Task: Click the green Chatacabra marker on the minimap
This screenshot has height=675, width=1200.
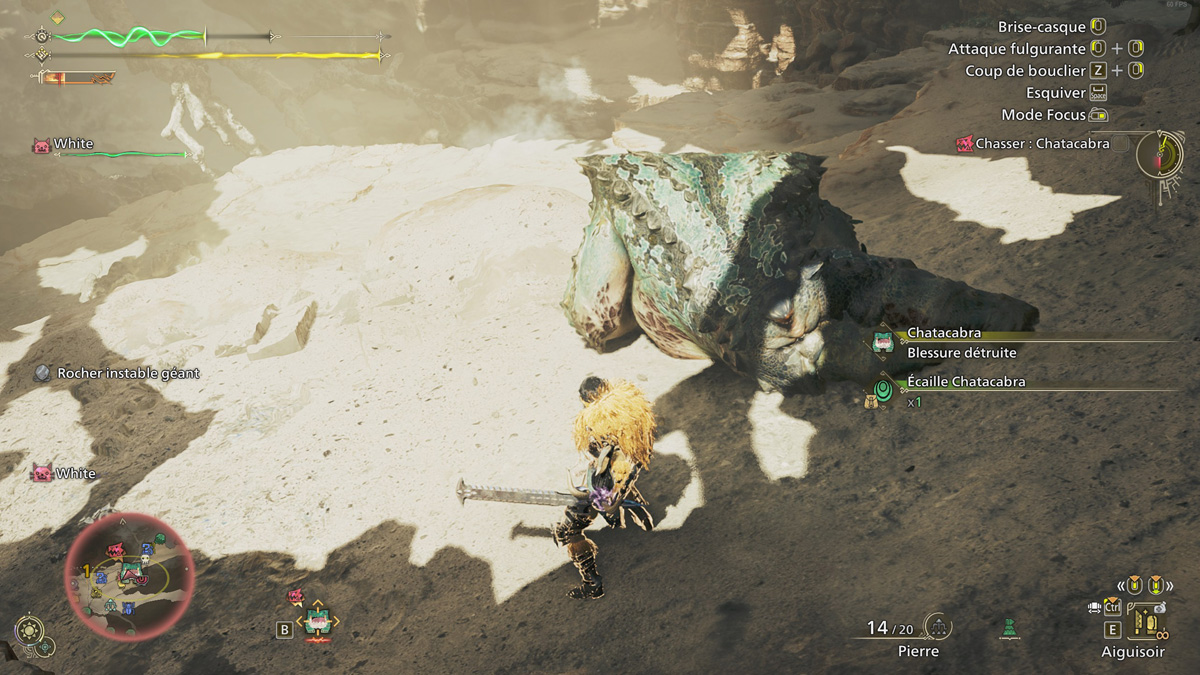Action: click(x=129, y=571)
